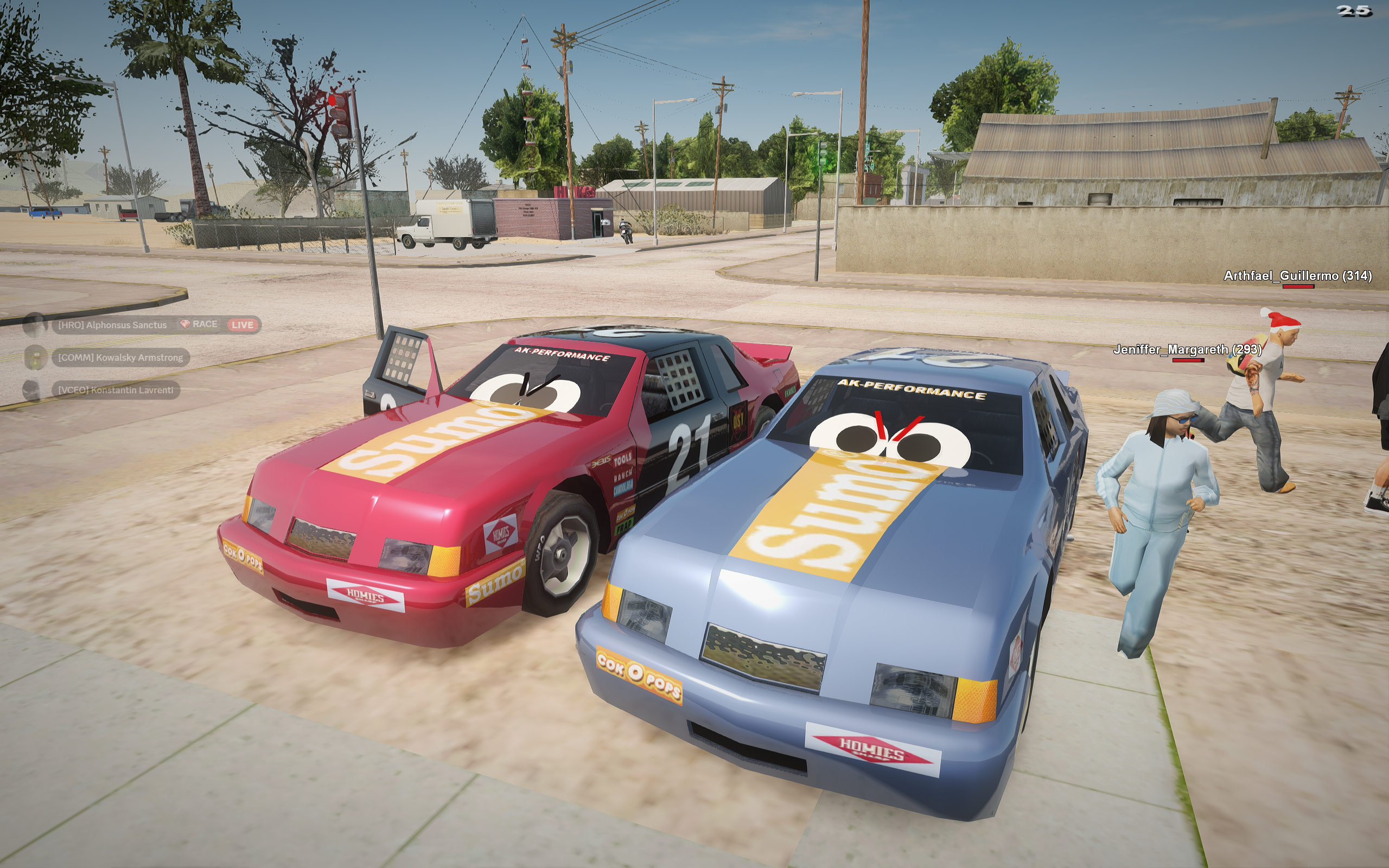Select the Jeniffer_Margareth (293) name tag
This screenshot has height=868, width=1389.
pos(1187,349)
